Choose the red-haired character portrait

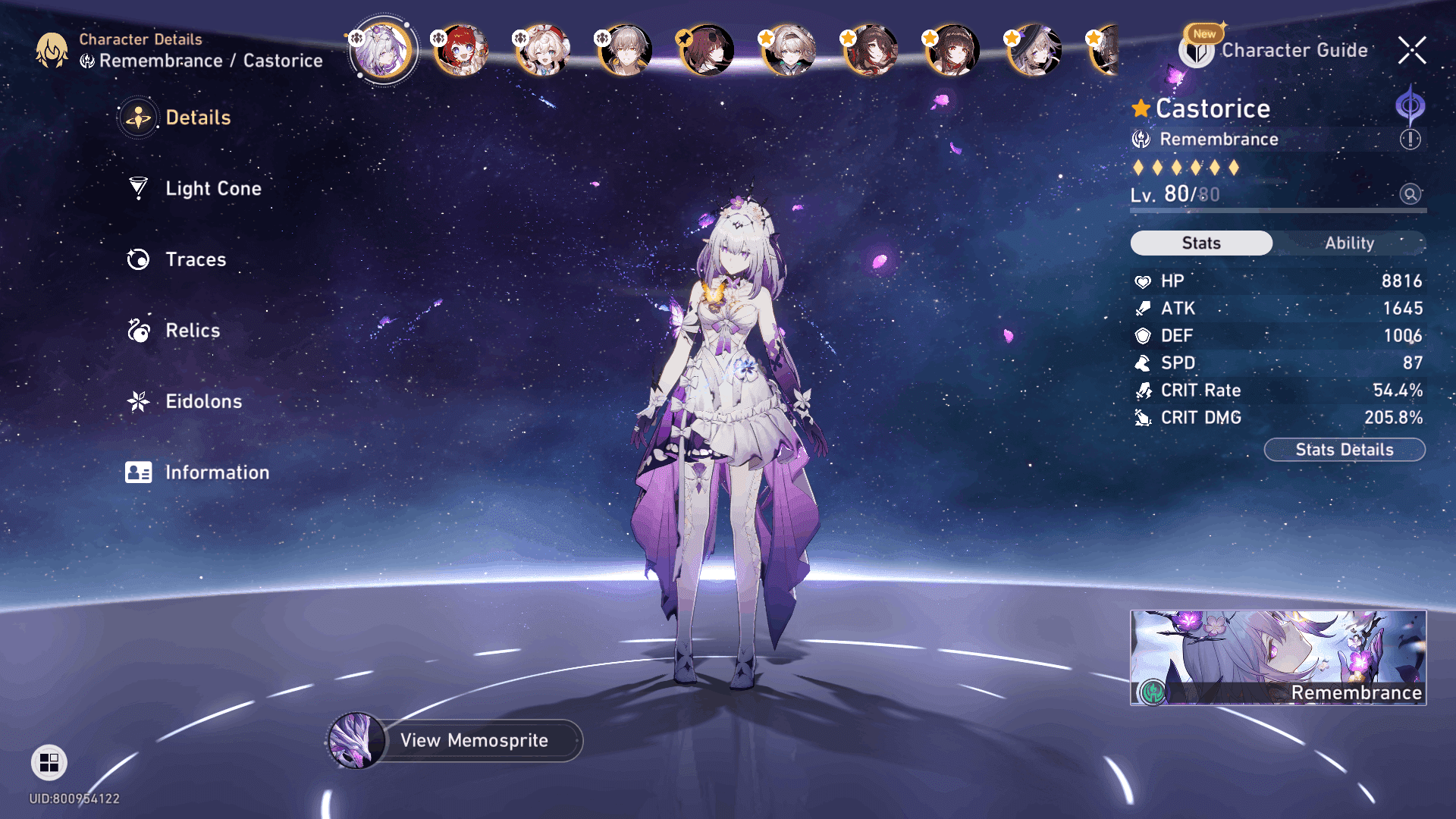[x=461, y=51]
